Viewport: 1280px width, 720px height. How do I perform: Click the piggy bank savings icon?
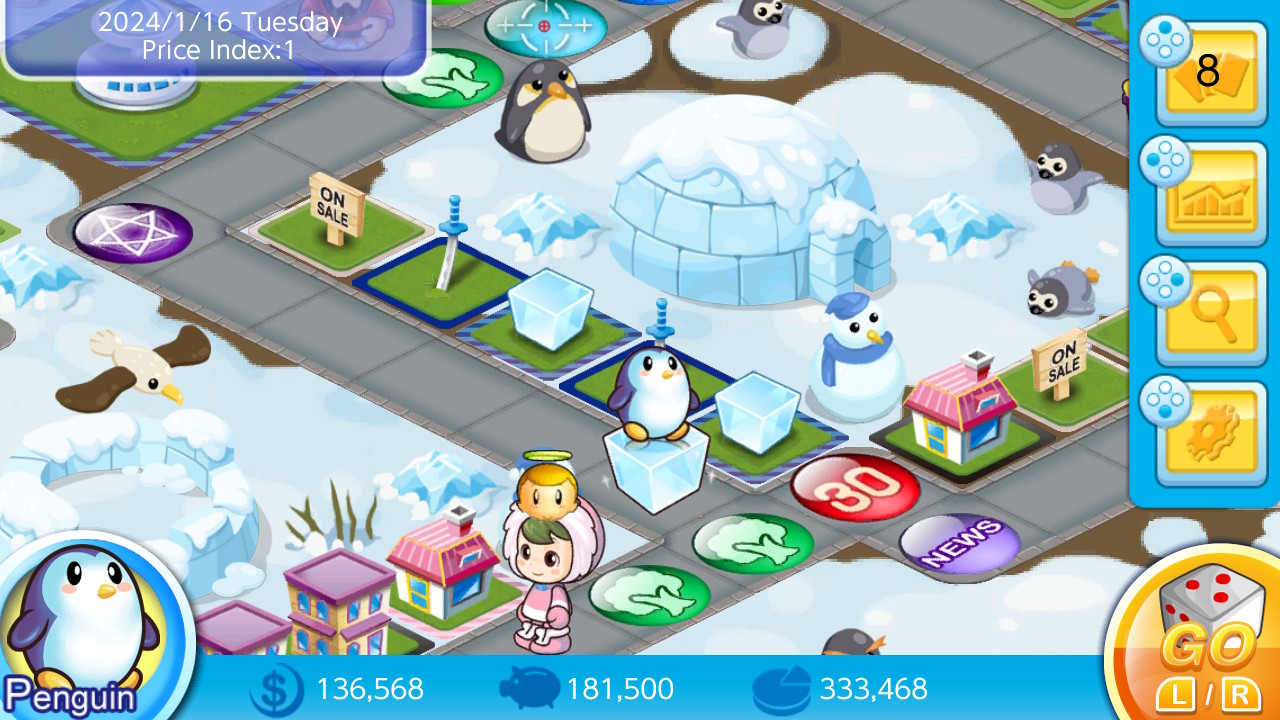pyautogui.click(x=530, y=689)
